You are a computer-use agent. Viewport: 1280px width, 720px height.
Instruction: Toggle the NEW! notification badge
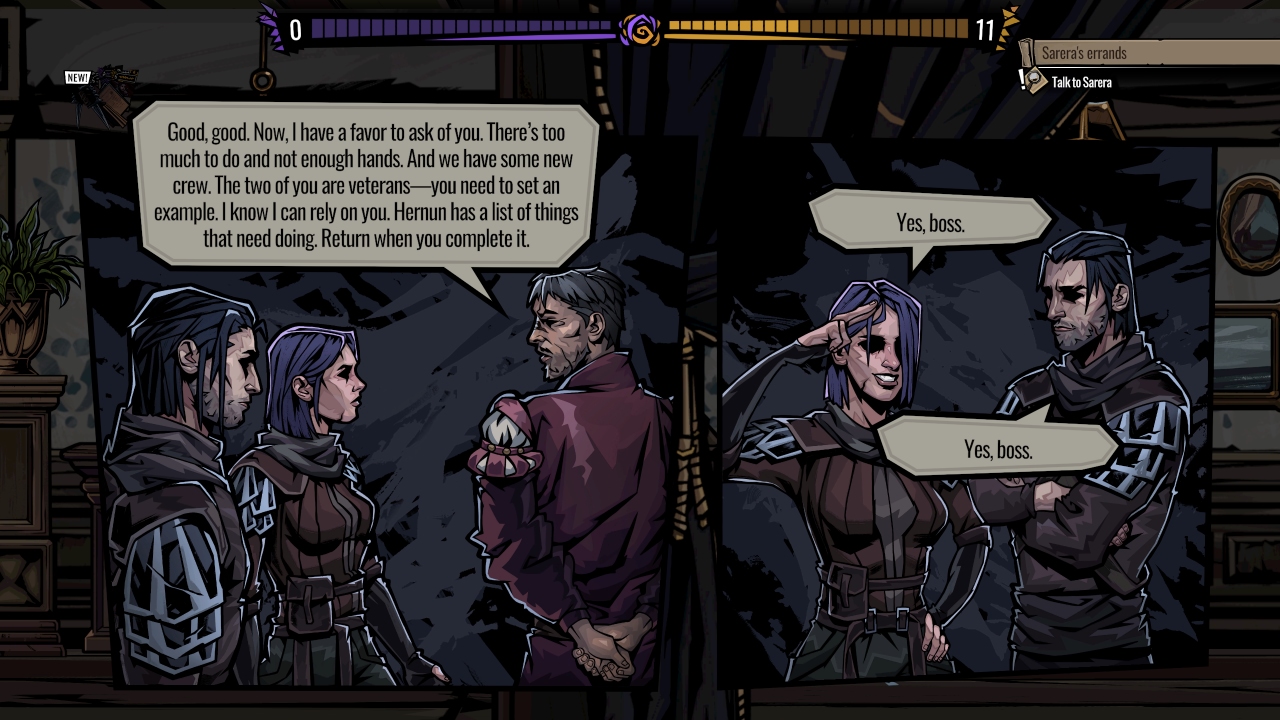[77, 77]
